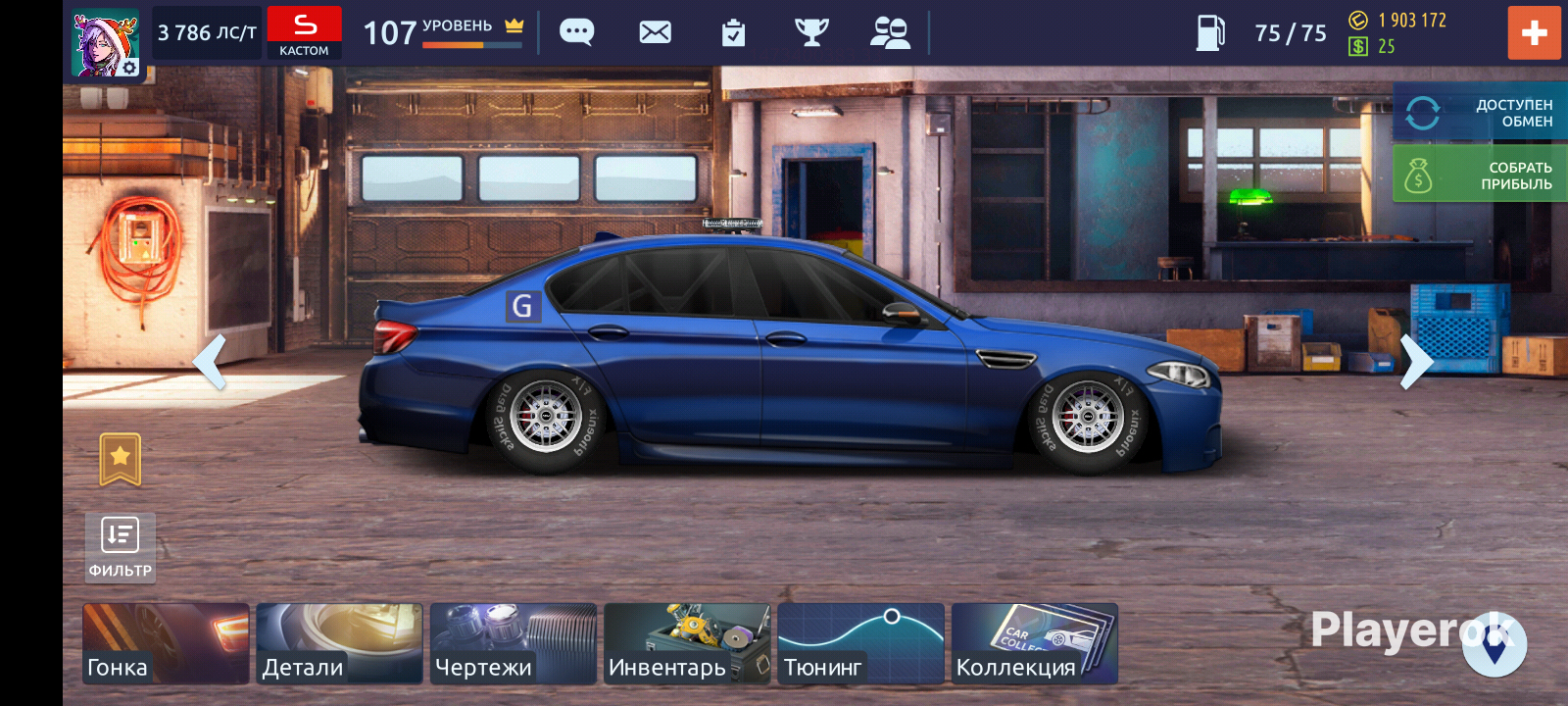Open the mail envelope inbox

coord(655,32)
